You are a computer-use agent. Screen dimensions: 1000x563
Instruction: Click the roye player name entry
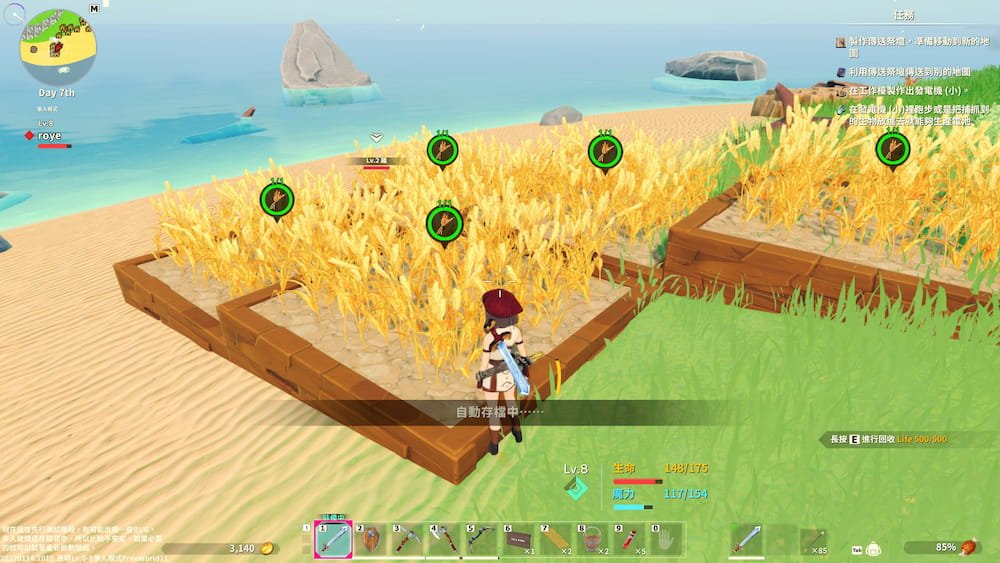pos(49,136)
